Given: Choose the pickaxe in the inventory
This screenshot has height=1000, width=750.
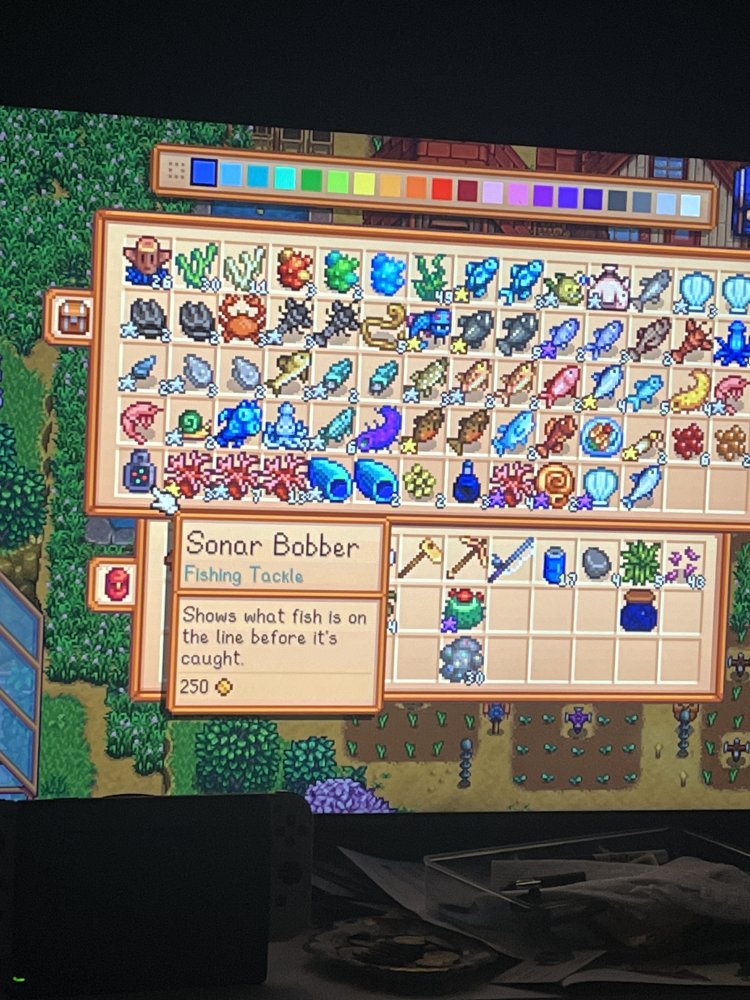Looking at the screenshot, I should coord(465,560).
